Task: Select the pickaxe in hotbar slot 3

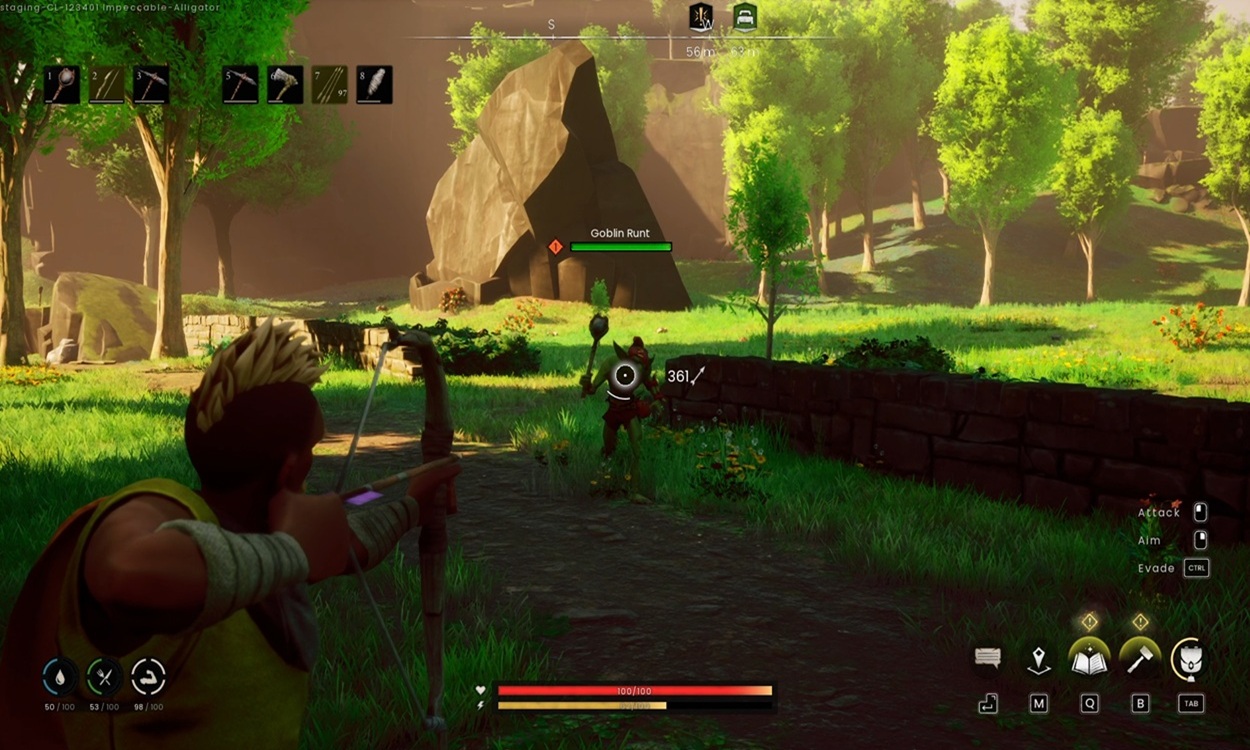Action: 151,85
